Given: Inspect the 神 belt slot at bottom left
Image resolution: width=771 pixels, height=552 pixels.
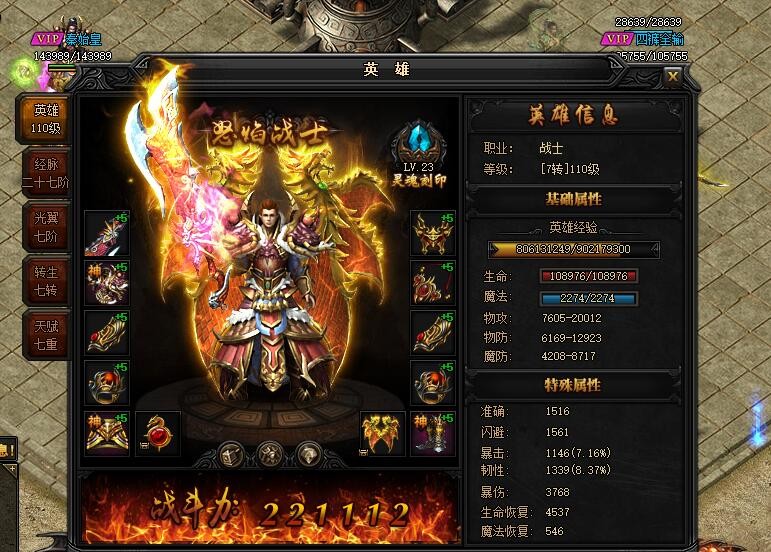Looking at the screenshot, I should (x=107, y=433).
